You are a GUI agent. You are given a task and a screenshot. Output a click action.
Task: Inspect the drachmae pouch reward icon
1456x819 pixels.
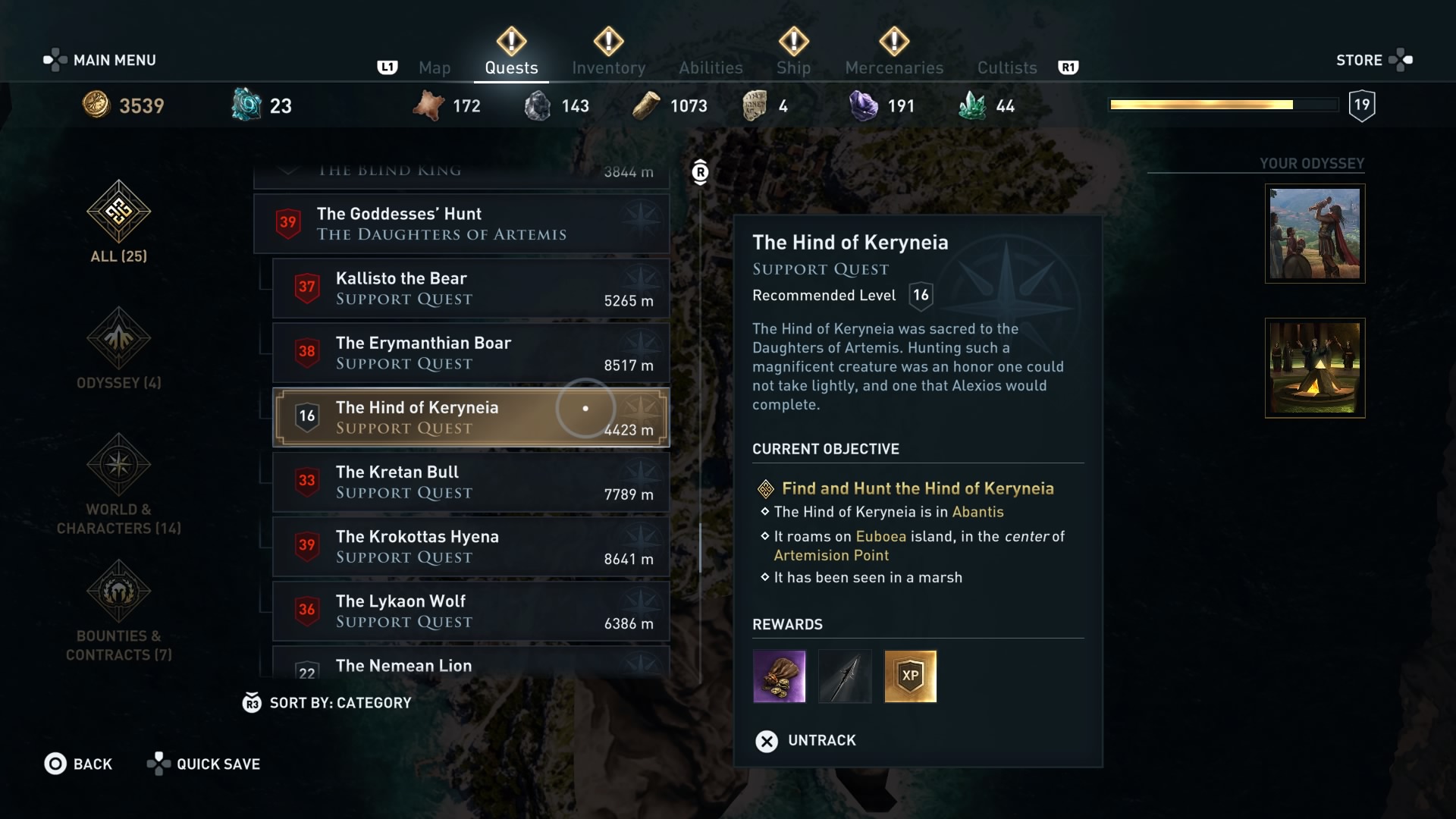pos(780,676)
